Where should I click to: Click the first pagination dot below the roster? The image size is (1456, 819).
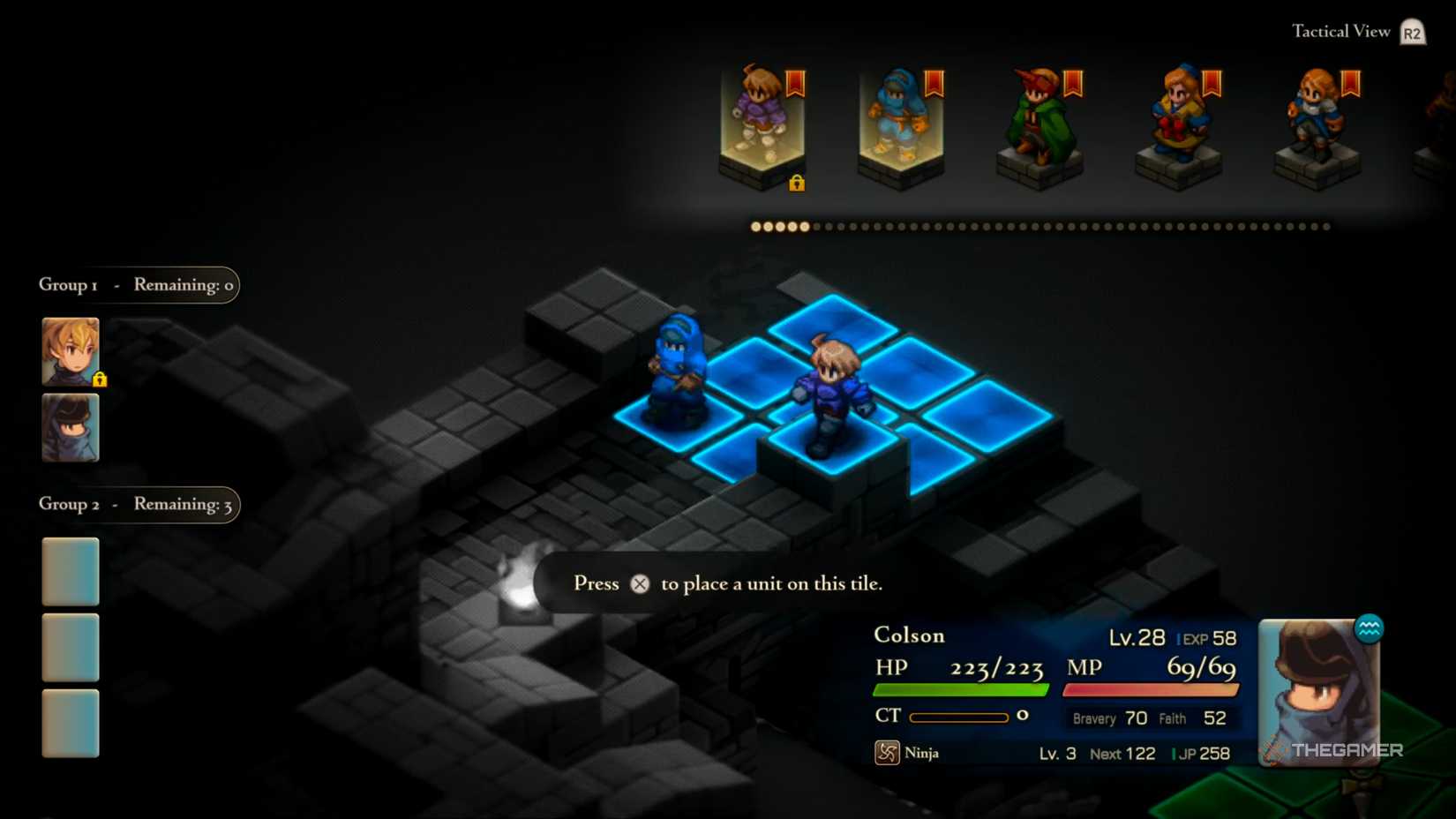click(x=755, y=227)
